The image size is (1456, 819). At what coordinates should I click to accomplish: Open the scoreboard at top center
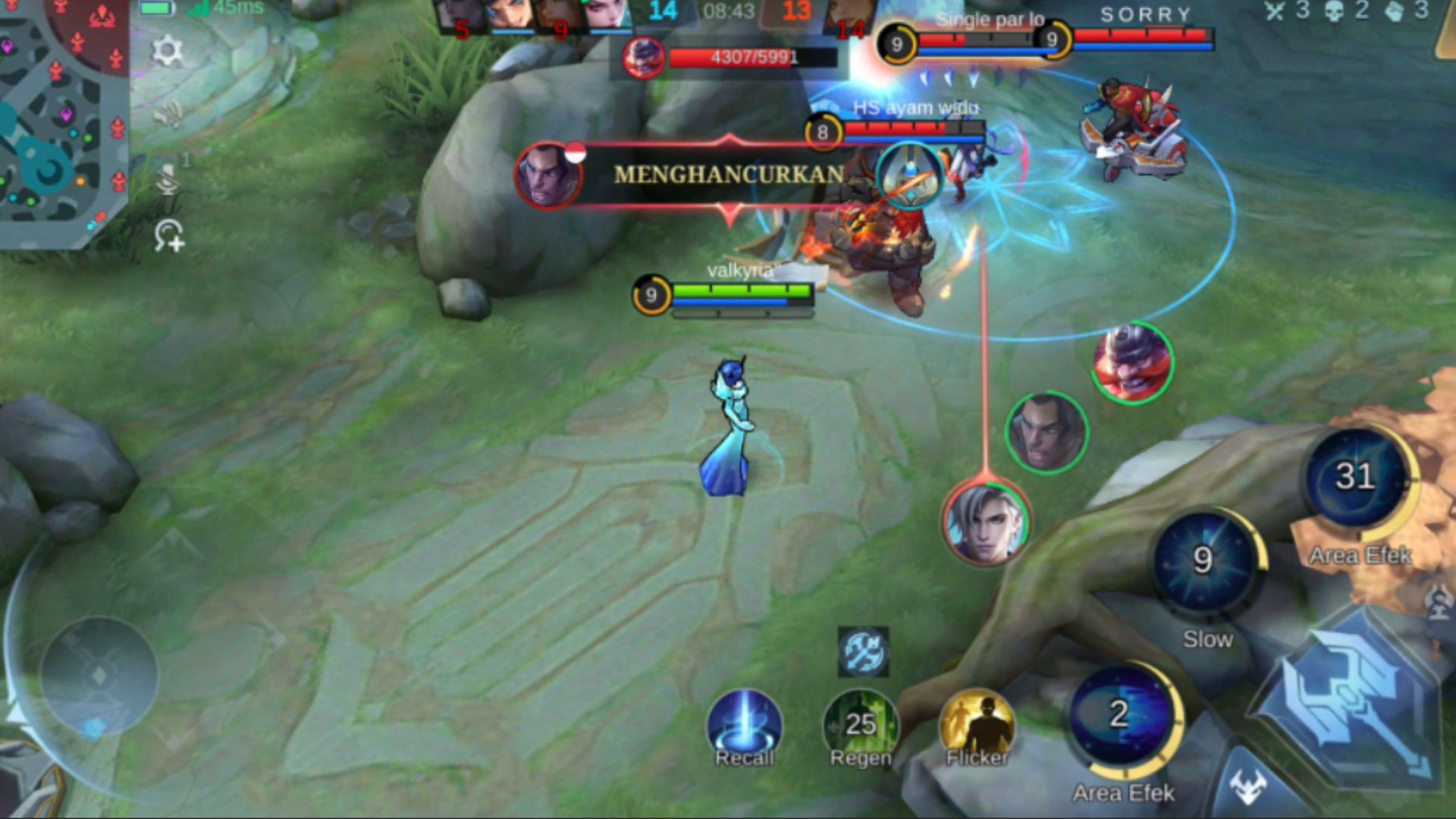(728, 11)
